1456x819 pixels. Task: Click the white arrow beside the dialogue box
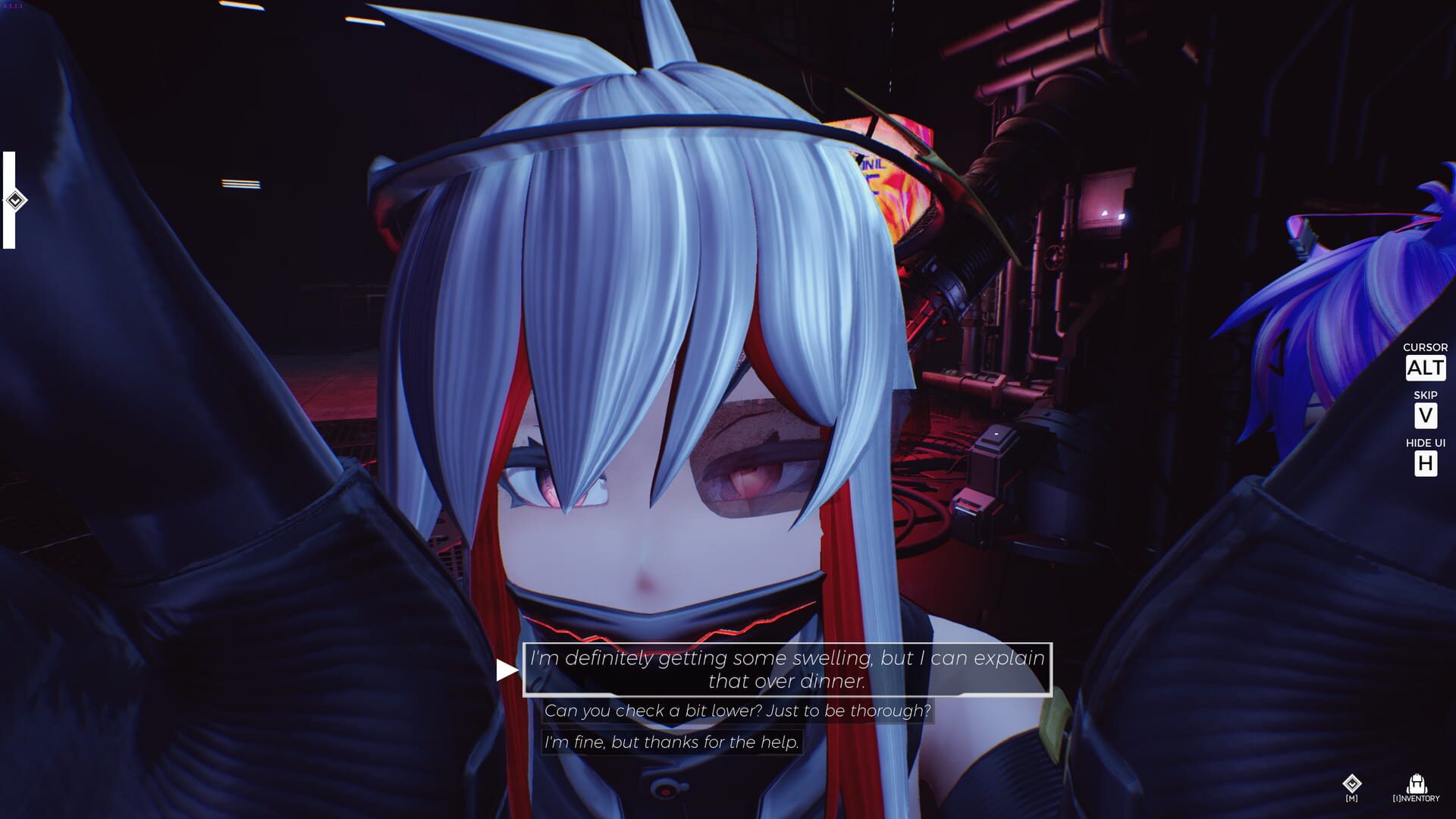[507, 668]
